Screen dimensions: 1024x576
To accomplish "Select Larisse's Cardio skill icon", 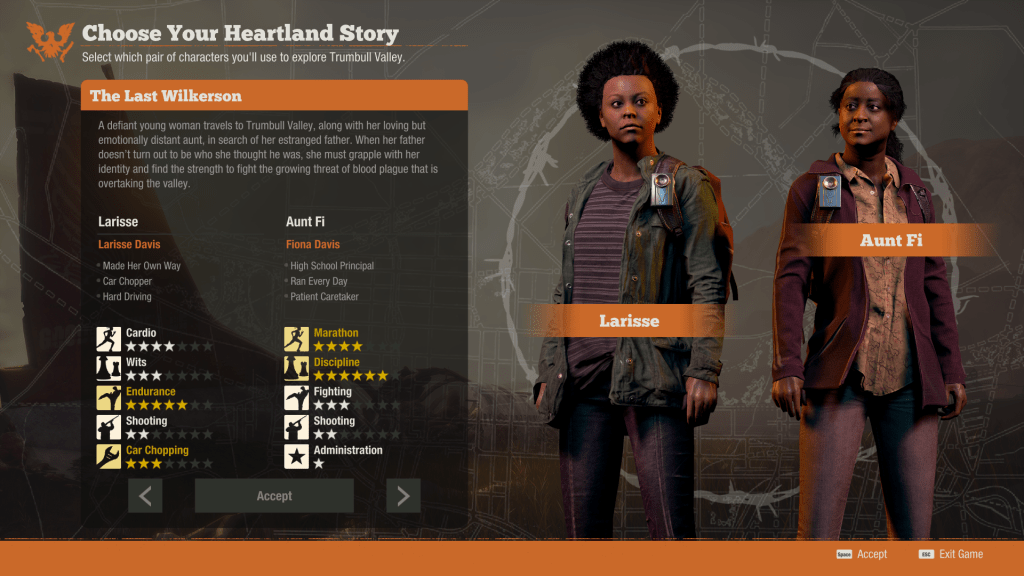I will 109,339.
